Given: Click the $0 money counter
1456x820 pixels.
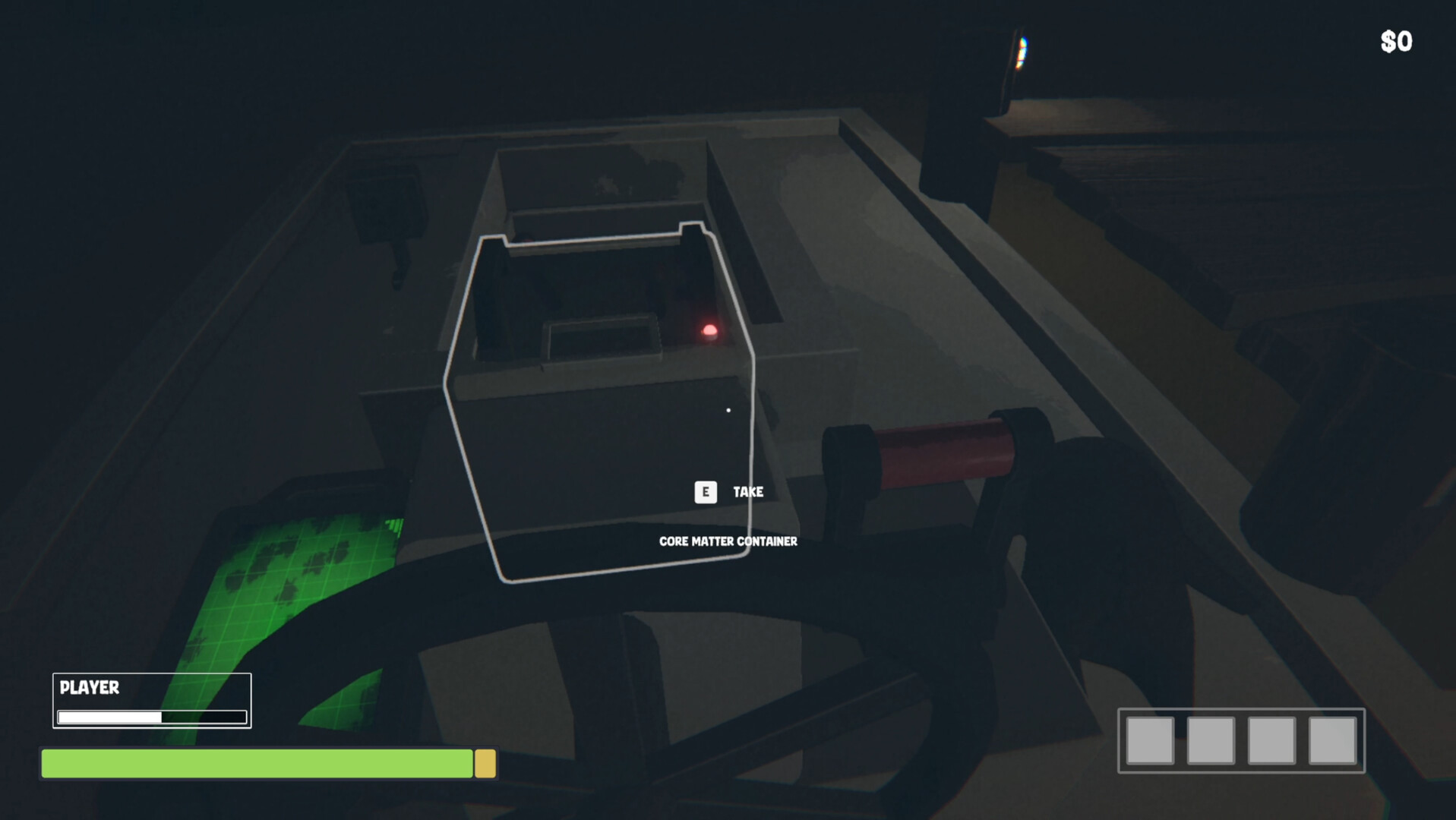Looking at the screenshot, I should click(1395, 41).
